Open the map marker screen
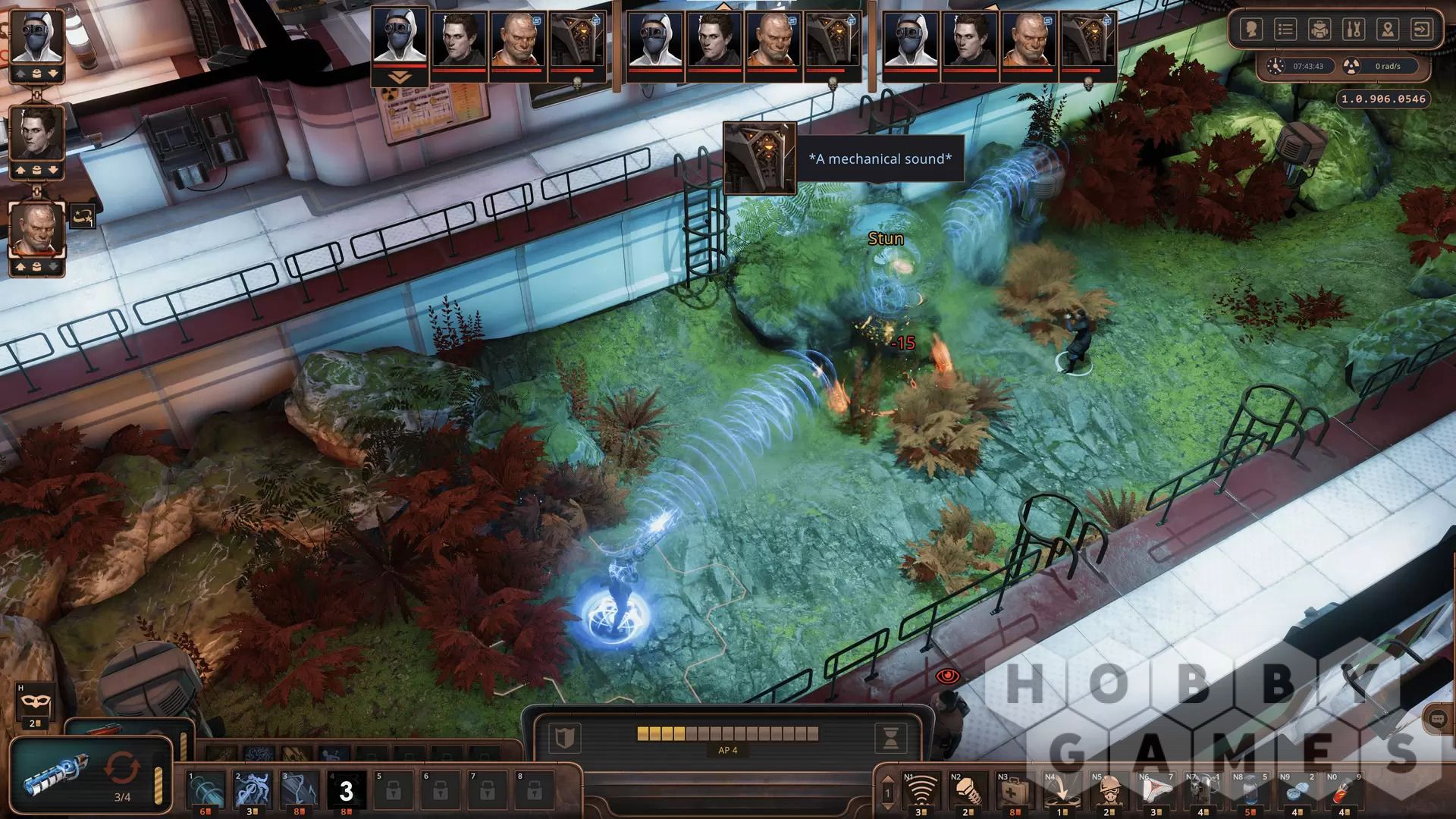The image size is (1456, 819). pyautogui.click(x=1388, y=30)
